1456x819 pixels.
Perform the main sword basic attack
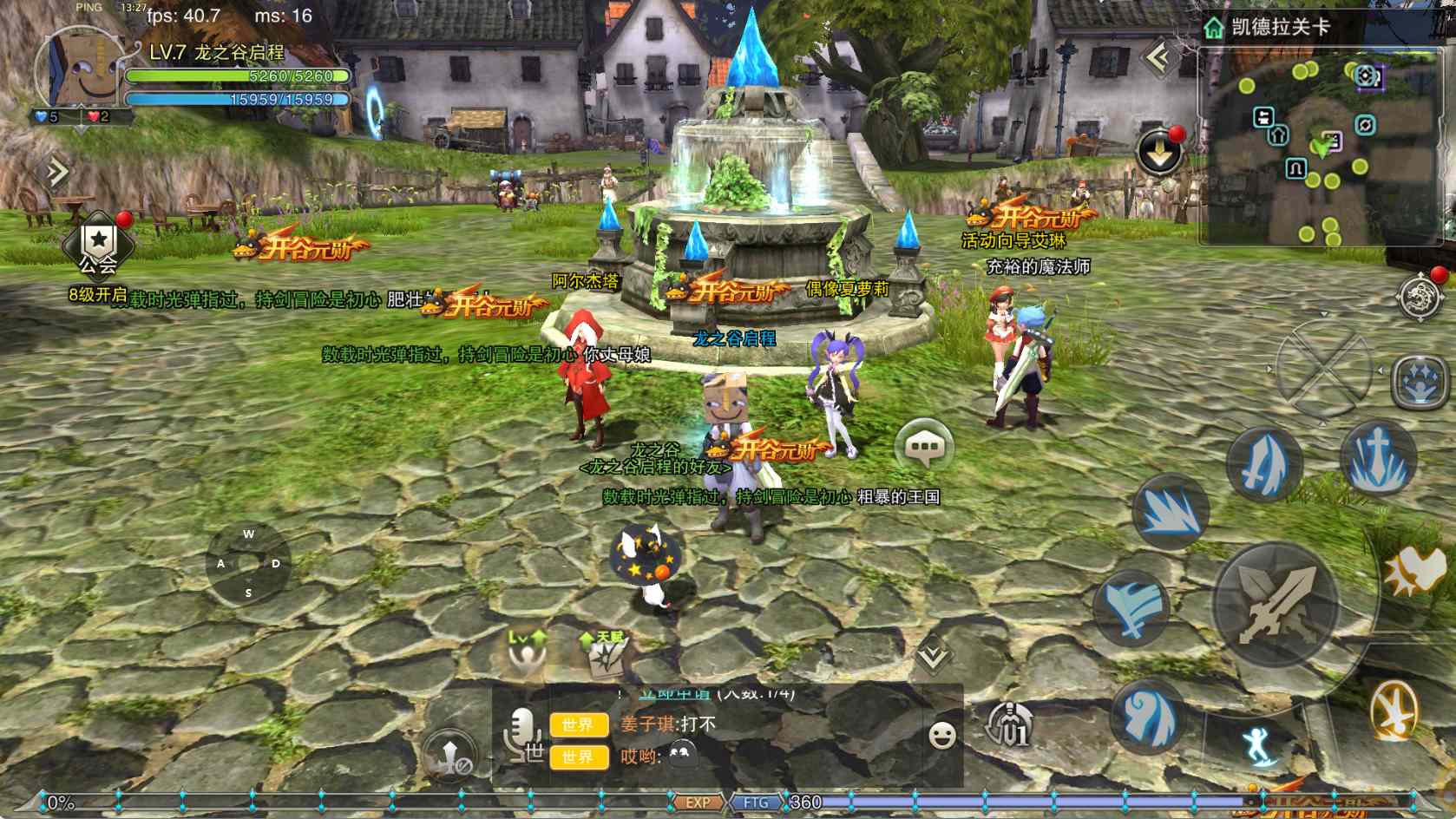pos(1276,605)
